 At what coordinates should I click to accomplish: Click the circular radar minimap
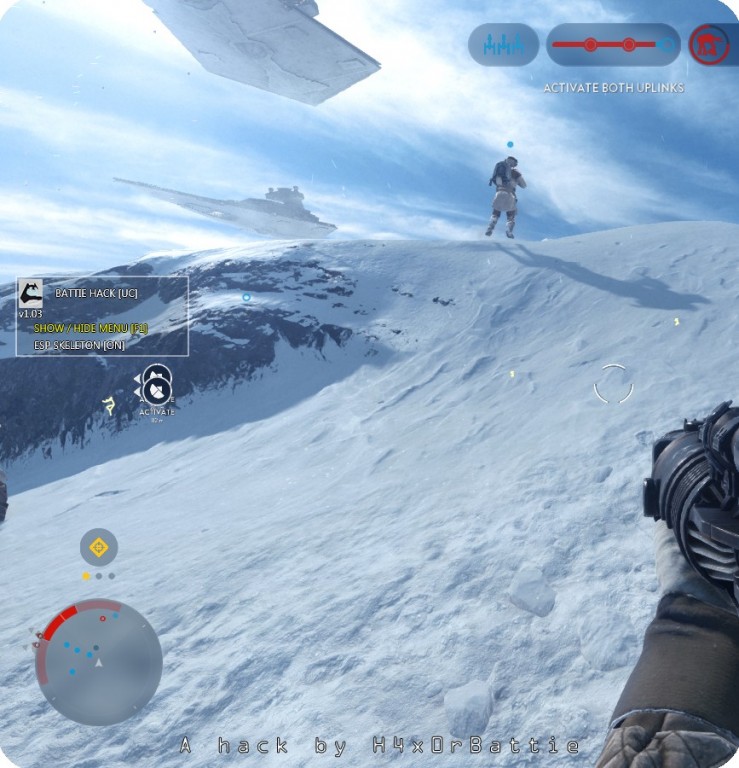pyautogui.click(x=98, y=661)
